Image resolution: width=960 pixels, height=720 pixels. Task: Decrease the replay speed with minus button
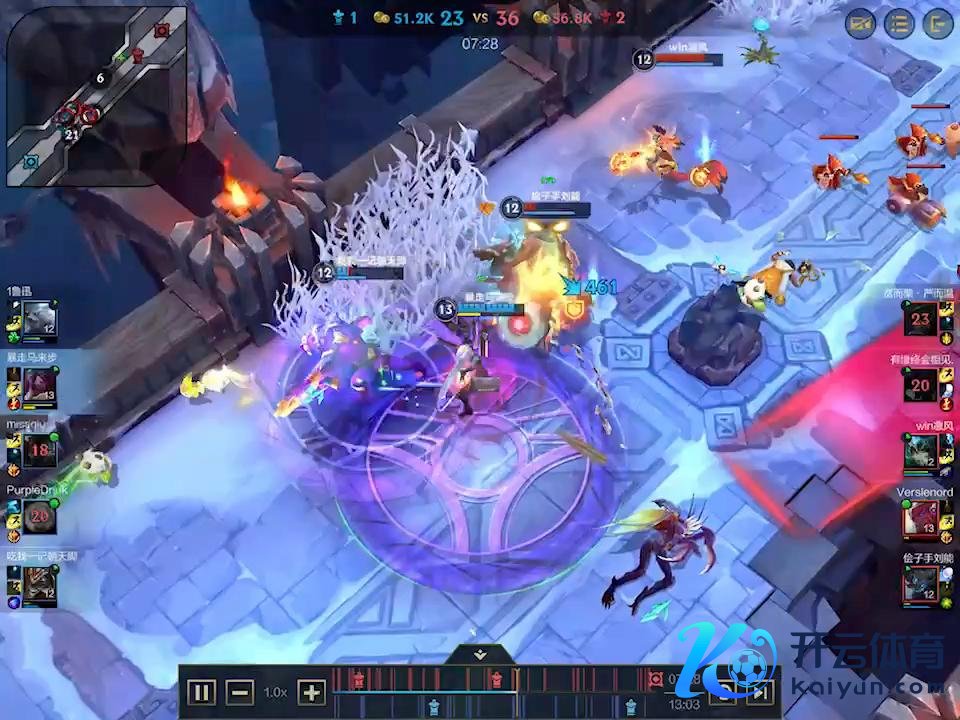[x=240, y=692]
